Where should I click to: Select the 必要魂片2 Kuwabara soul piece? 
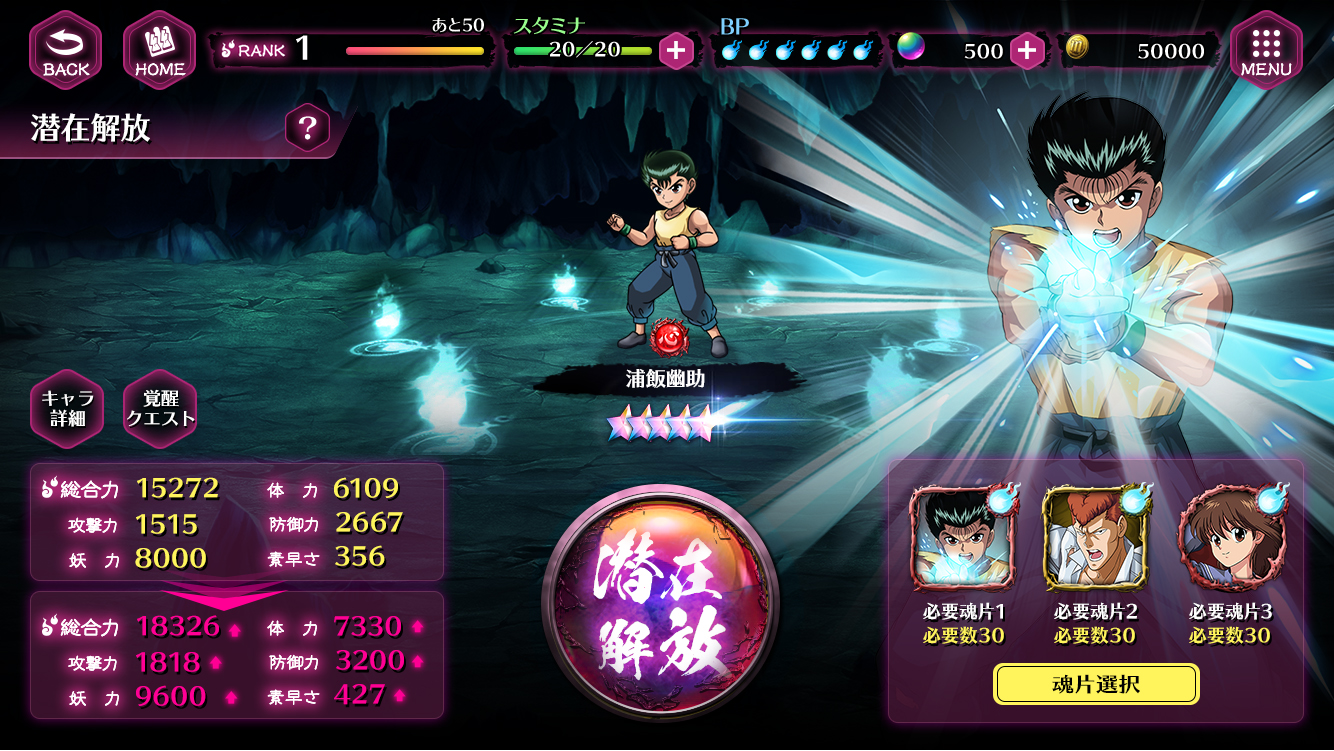coord(1095,537)
